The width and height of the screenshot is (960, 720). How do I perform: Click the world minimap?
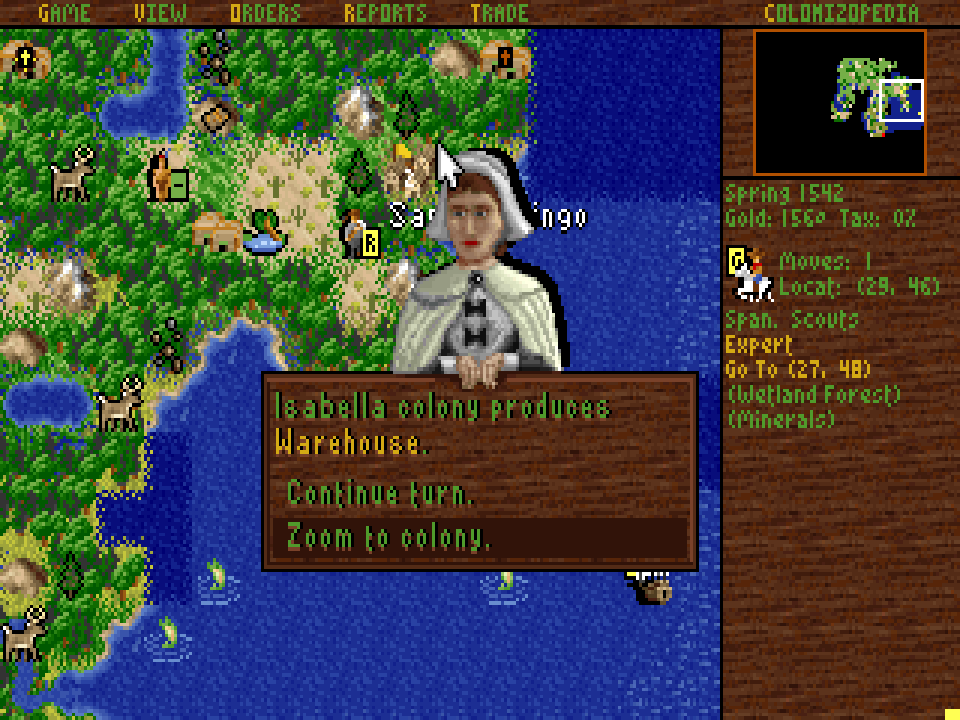pyautogui.click(x=840, y=102)
